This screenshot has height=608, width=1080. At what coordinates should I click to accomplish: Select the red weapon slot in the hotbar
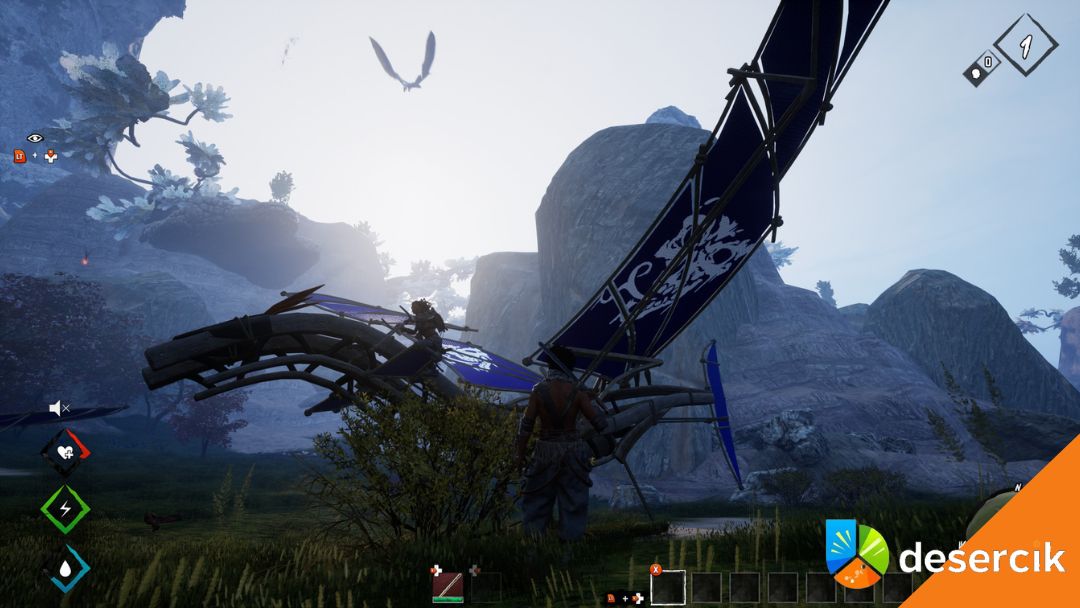[x=447, y=587]
